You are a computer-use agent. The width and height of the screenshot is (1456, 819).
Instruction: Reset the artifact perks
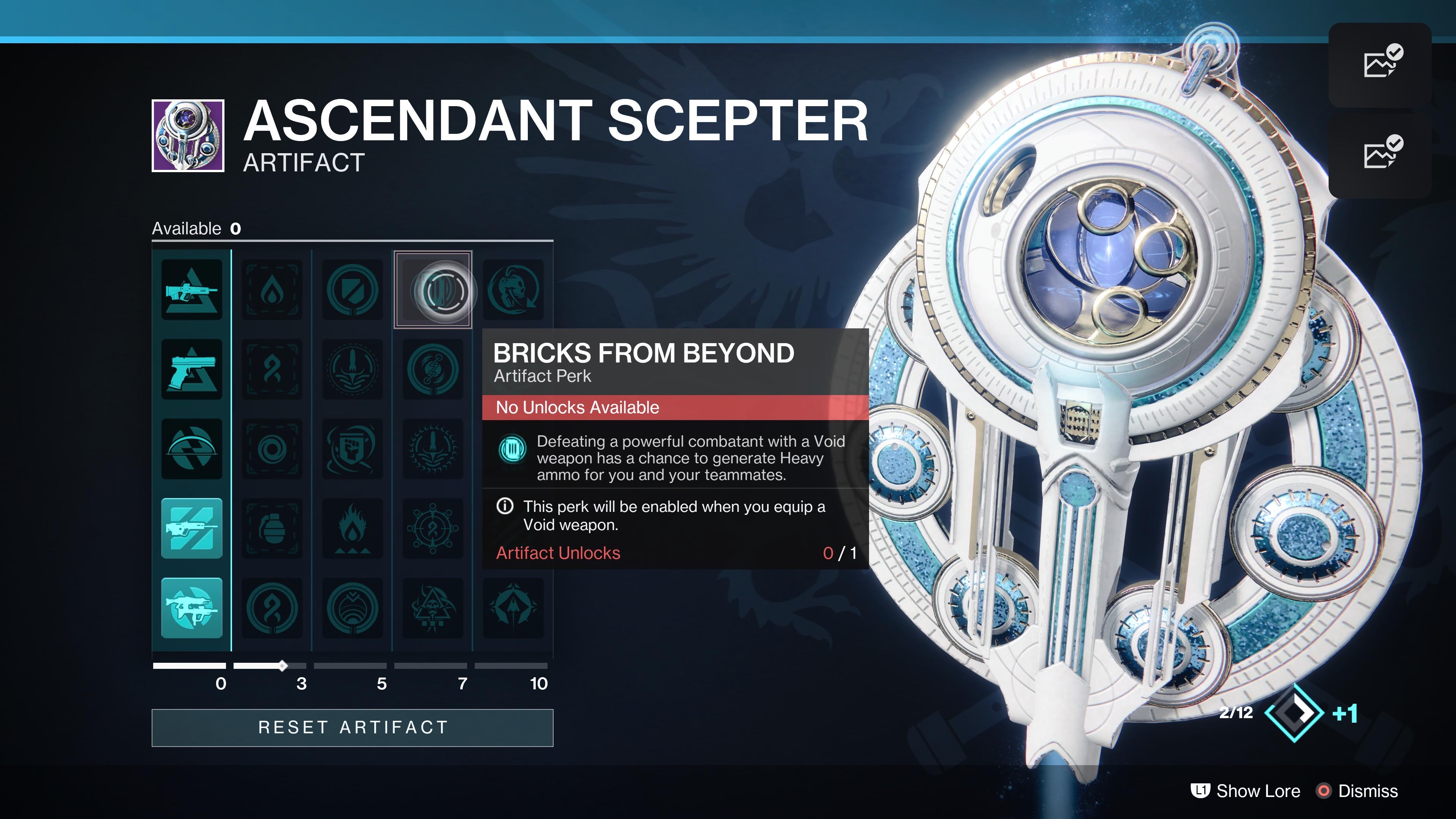[x=352, y=728]
